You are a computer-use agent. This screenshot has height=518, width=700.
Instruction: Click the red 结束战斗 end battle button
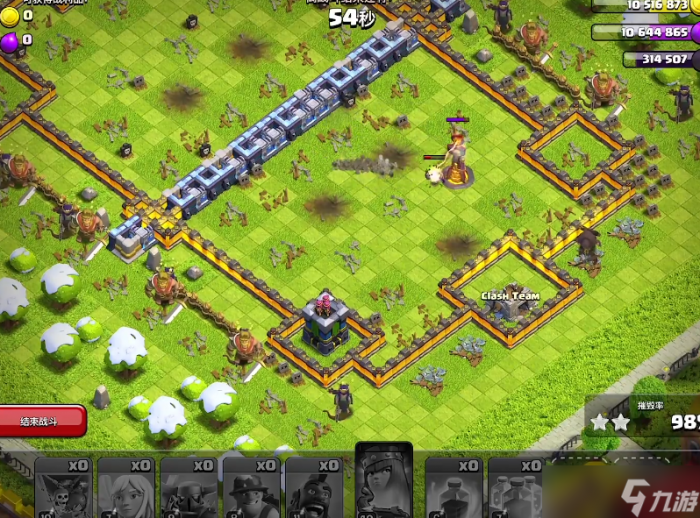tap(42, 420)
